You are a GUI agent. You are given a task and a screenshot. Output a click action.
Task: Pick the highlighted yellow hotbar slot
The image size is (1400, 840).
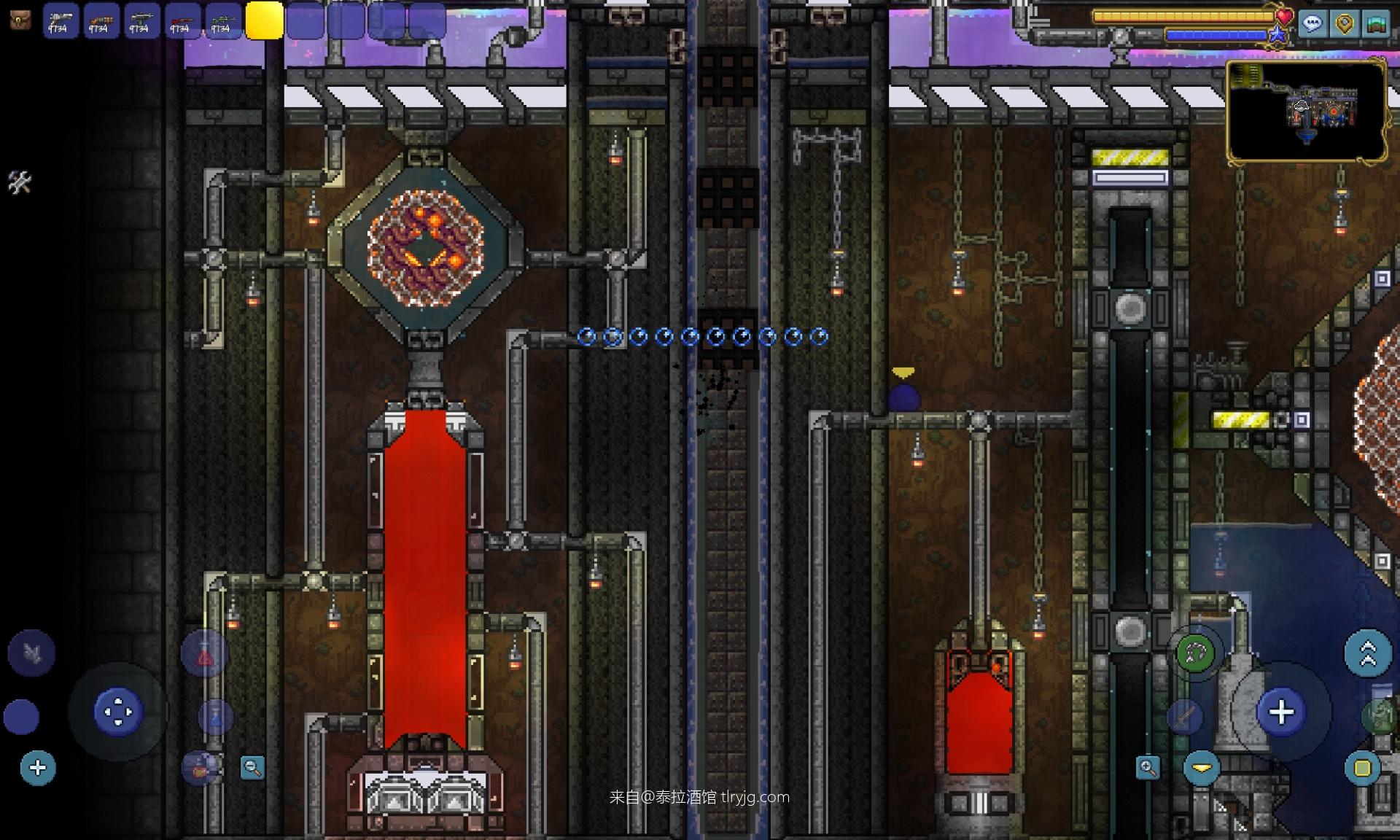coord(264,20)
